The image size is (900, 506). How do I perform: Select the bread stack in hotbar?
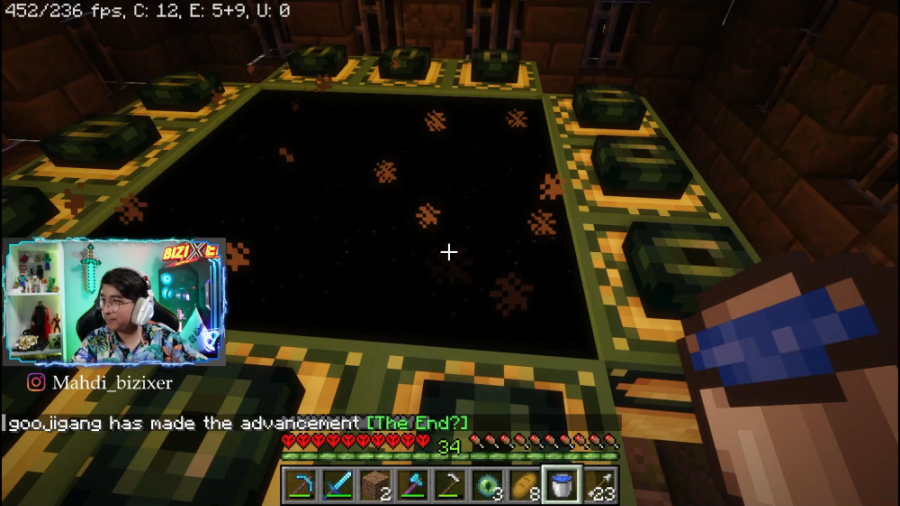tap(523, 485)
